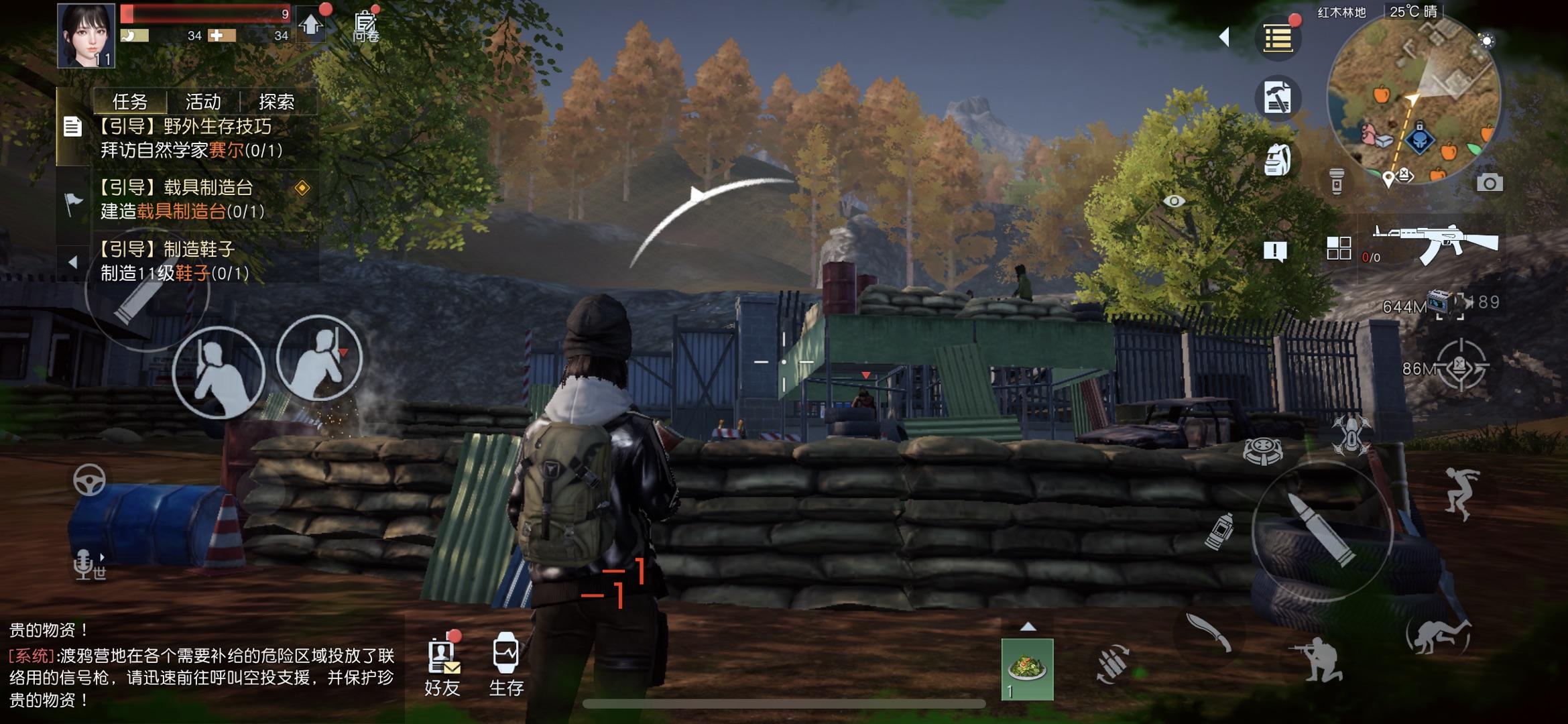Open the hammer crafting menu icon
This screenshot has width=1568, height=724.
pyautogui.click(x=1277, y=99)
